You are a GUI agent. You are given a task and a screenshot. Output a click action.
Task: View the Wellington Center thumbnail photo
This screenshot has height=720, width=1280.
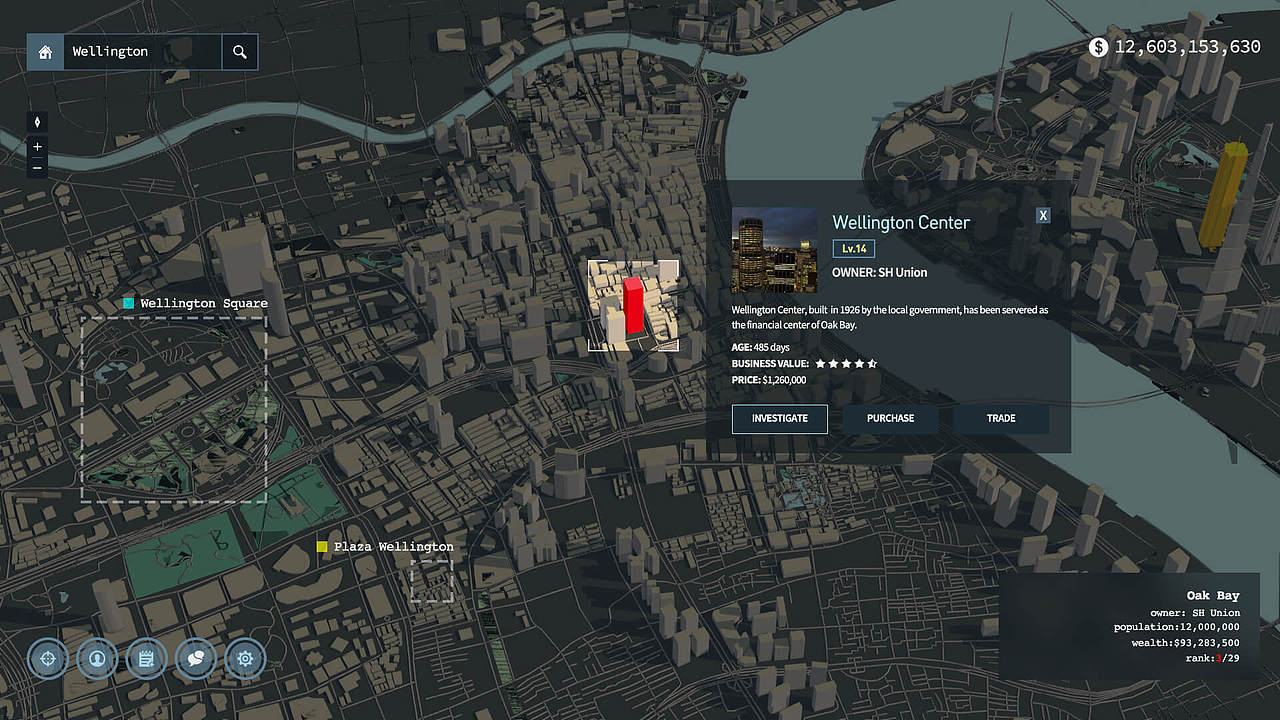coord(774,250)
